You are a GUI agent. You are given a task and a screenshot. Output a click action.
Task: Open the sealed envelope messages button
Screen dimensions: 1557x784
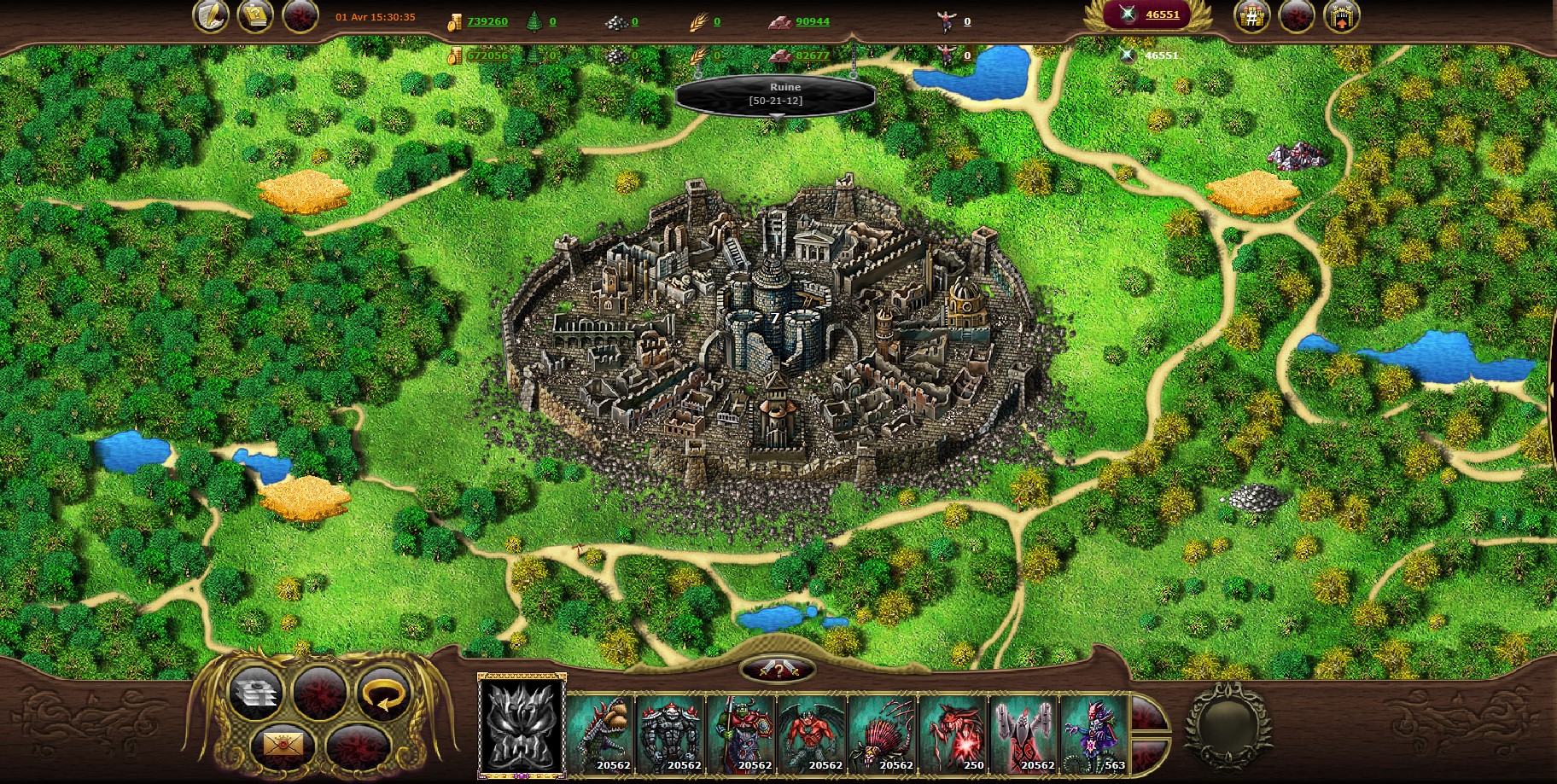point(284,746)
